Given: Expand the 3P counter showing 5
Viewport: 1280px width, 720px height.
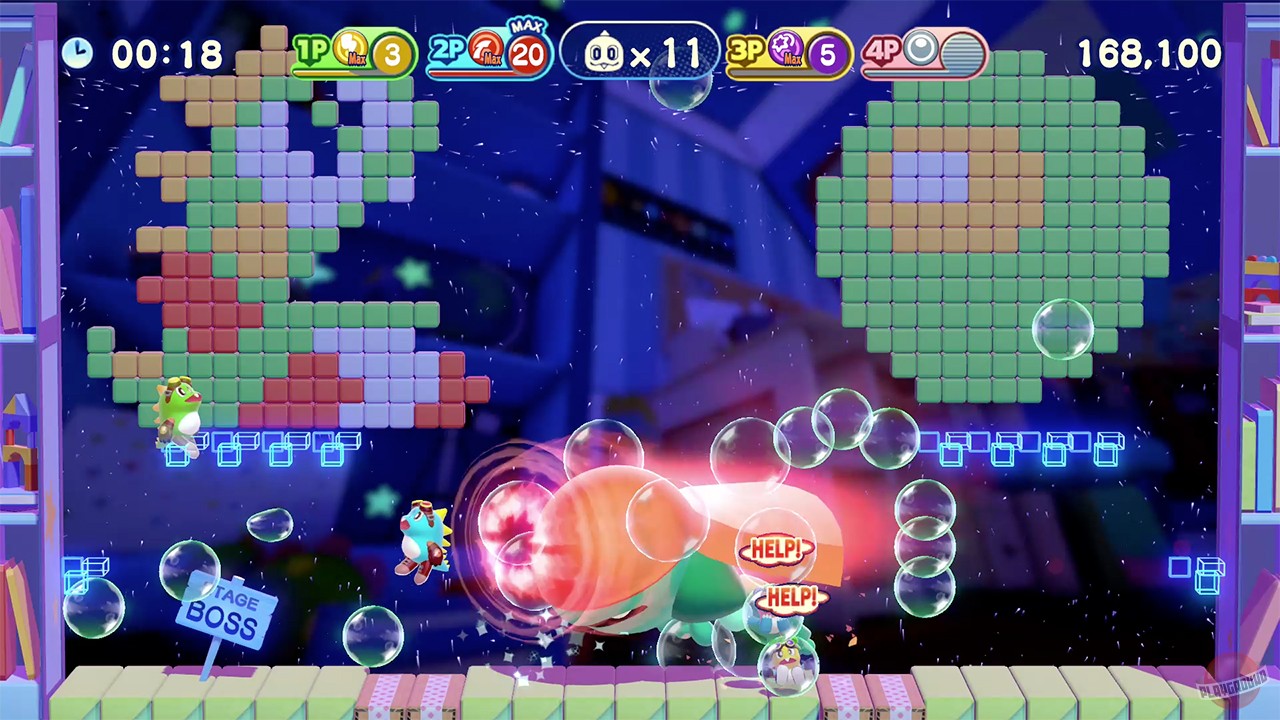Looking at the screenshot, I should point(827,55).
